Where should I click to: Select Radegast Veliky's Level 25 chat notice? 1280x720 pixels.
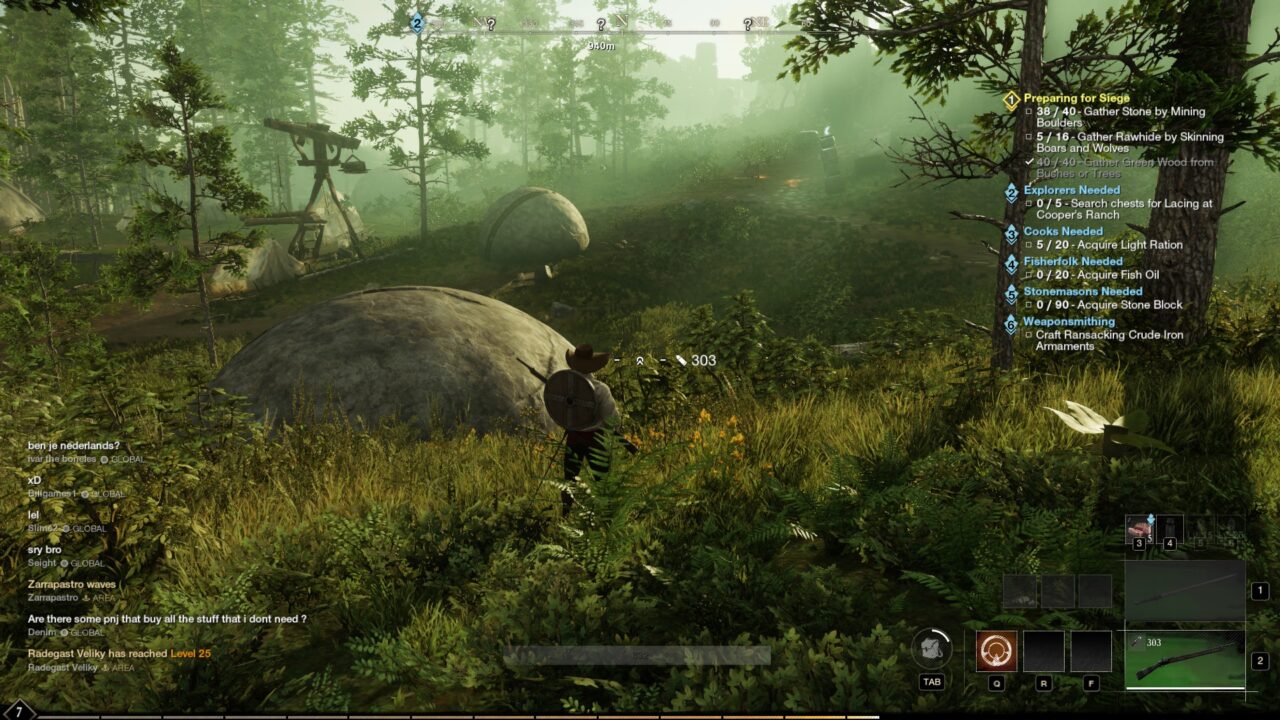pyautogui.click(x=119, y=653)
